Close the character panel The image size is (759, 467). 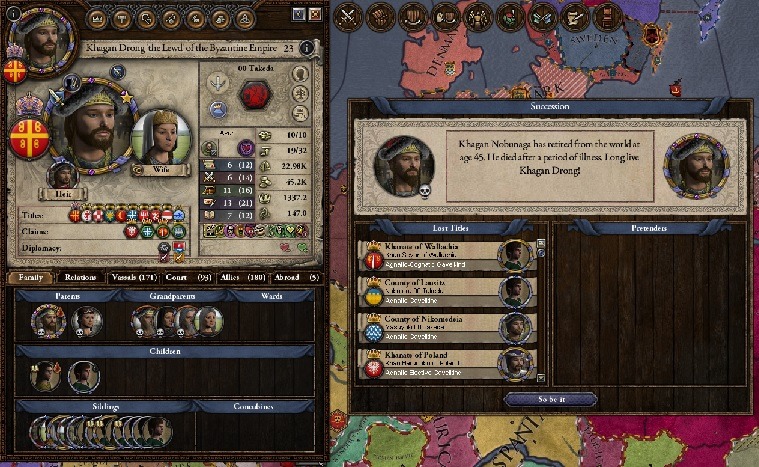click(x=315, y=14)
